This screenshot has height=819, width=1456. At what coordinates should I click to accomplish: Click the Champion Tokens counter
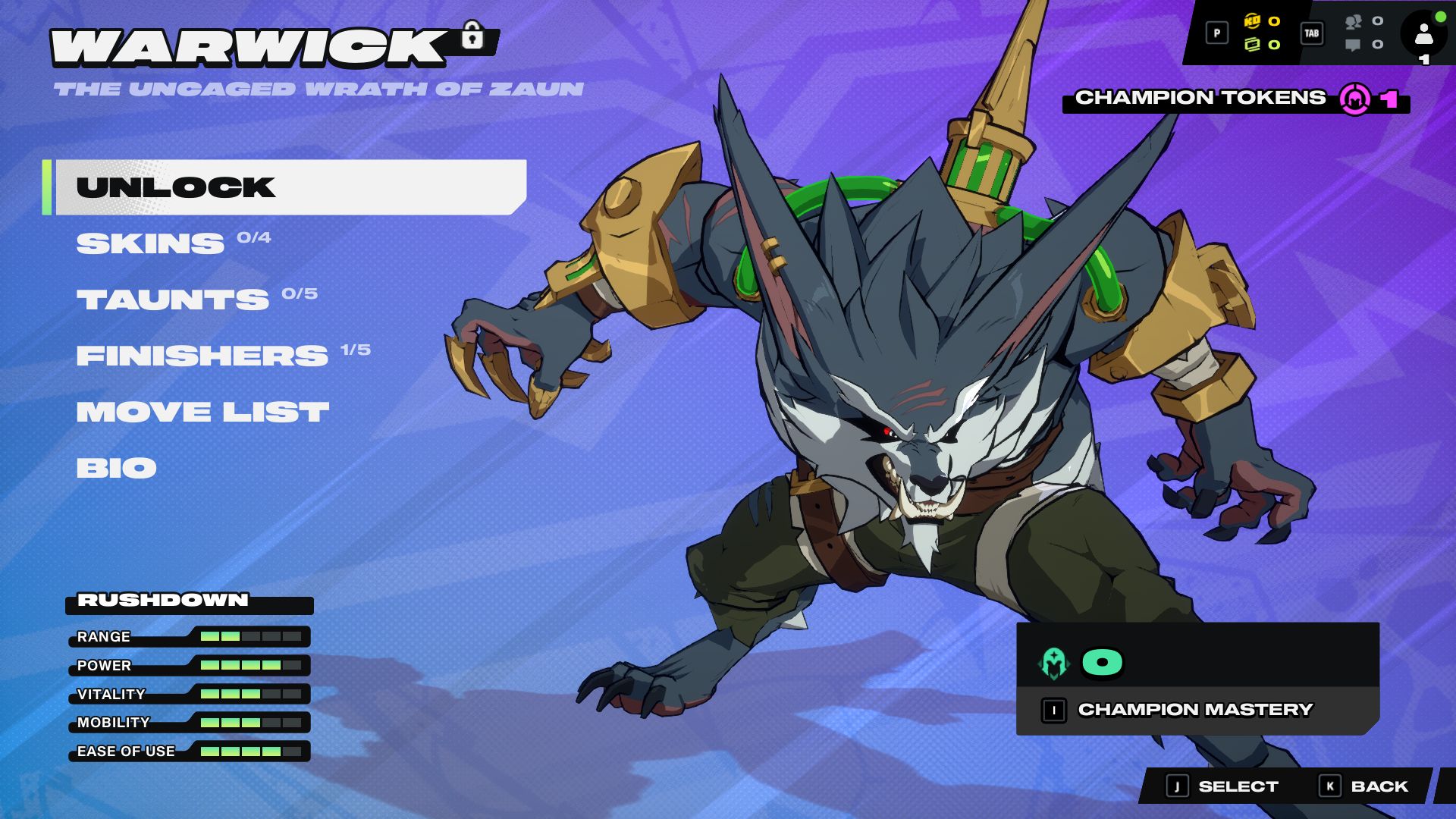pos(1235,99)
